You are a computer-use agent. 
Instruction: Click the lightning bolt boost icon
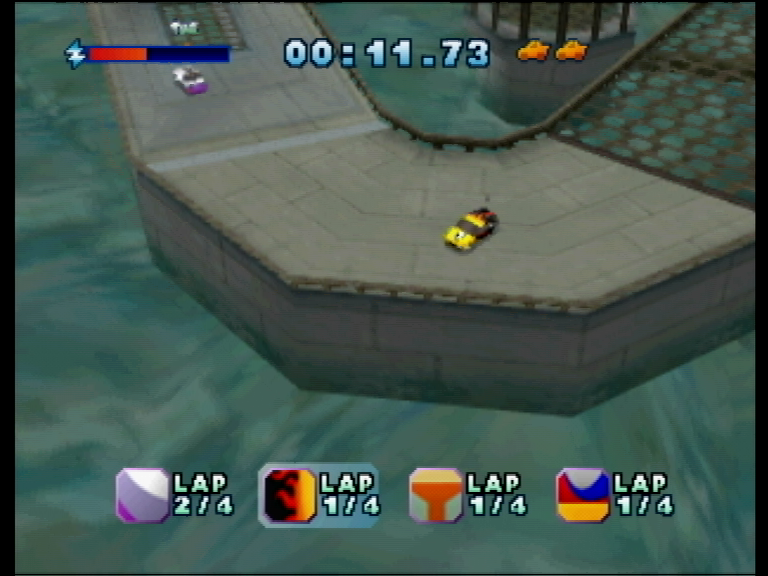pos(76,53)
